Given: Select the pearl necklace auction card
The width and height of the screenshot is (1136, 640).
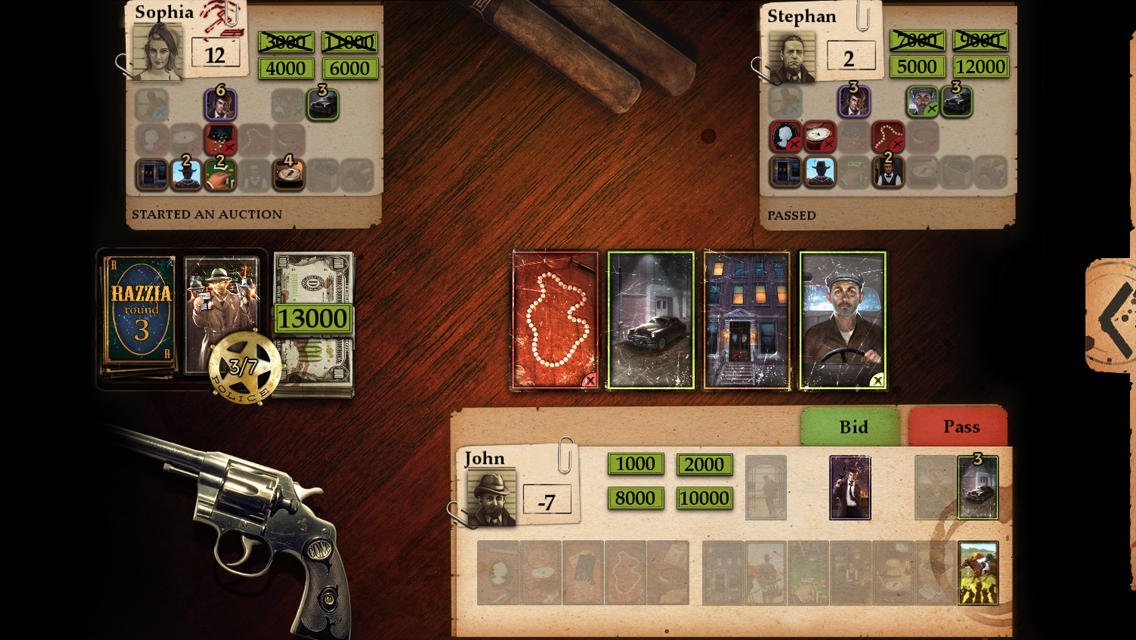Looking at the screenshot, I should pyautogui.click(x=555, y=320).
